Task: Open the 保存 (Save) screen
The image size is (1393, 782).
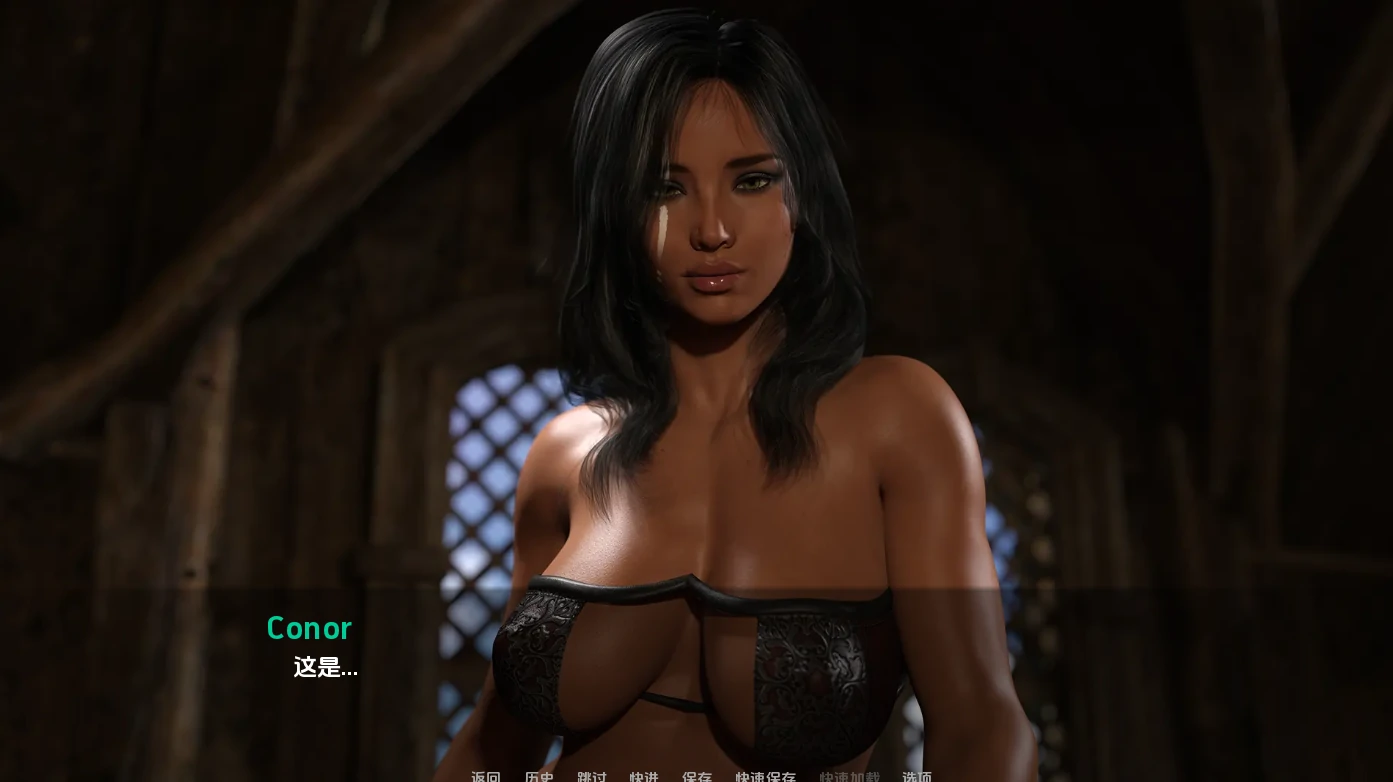Action: (697, 776)
